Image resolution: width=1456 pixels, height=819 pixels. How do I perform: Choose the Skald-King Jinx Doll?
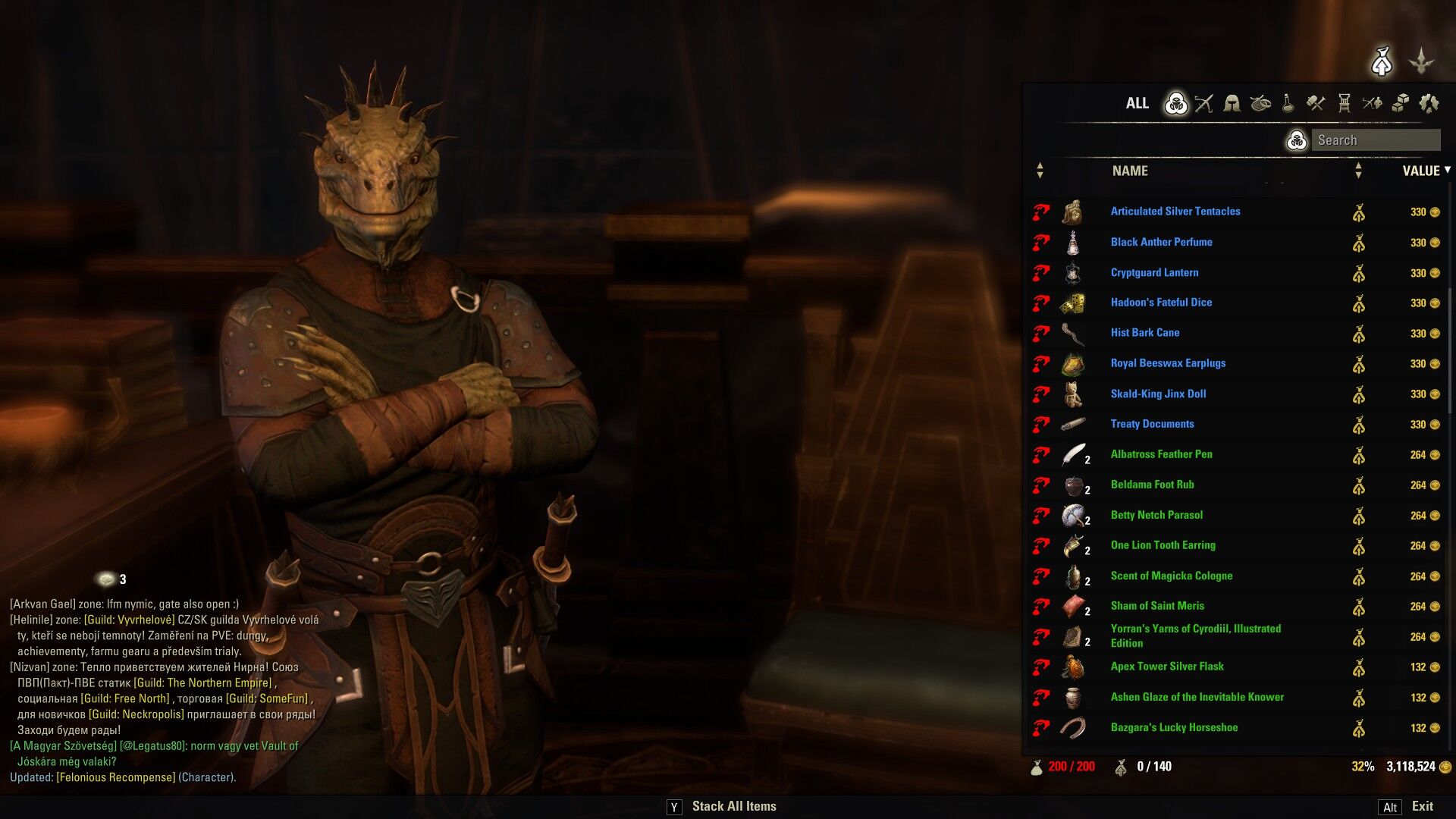click(1158, 394)
